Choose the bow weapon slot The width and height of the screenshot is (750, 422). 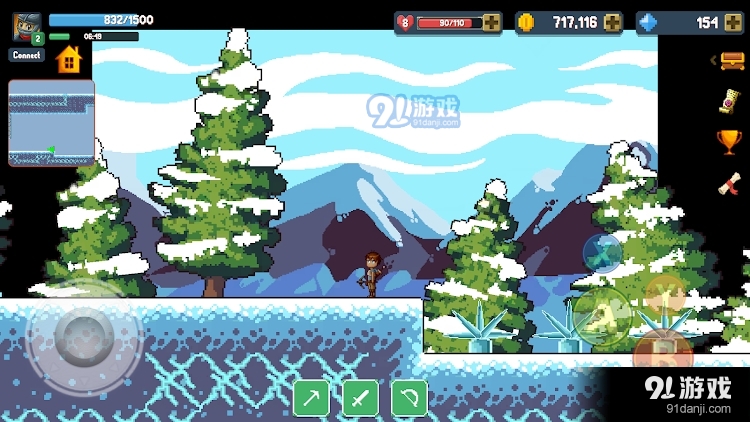409,398
